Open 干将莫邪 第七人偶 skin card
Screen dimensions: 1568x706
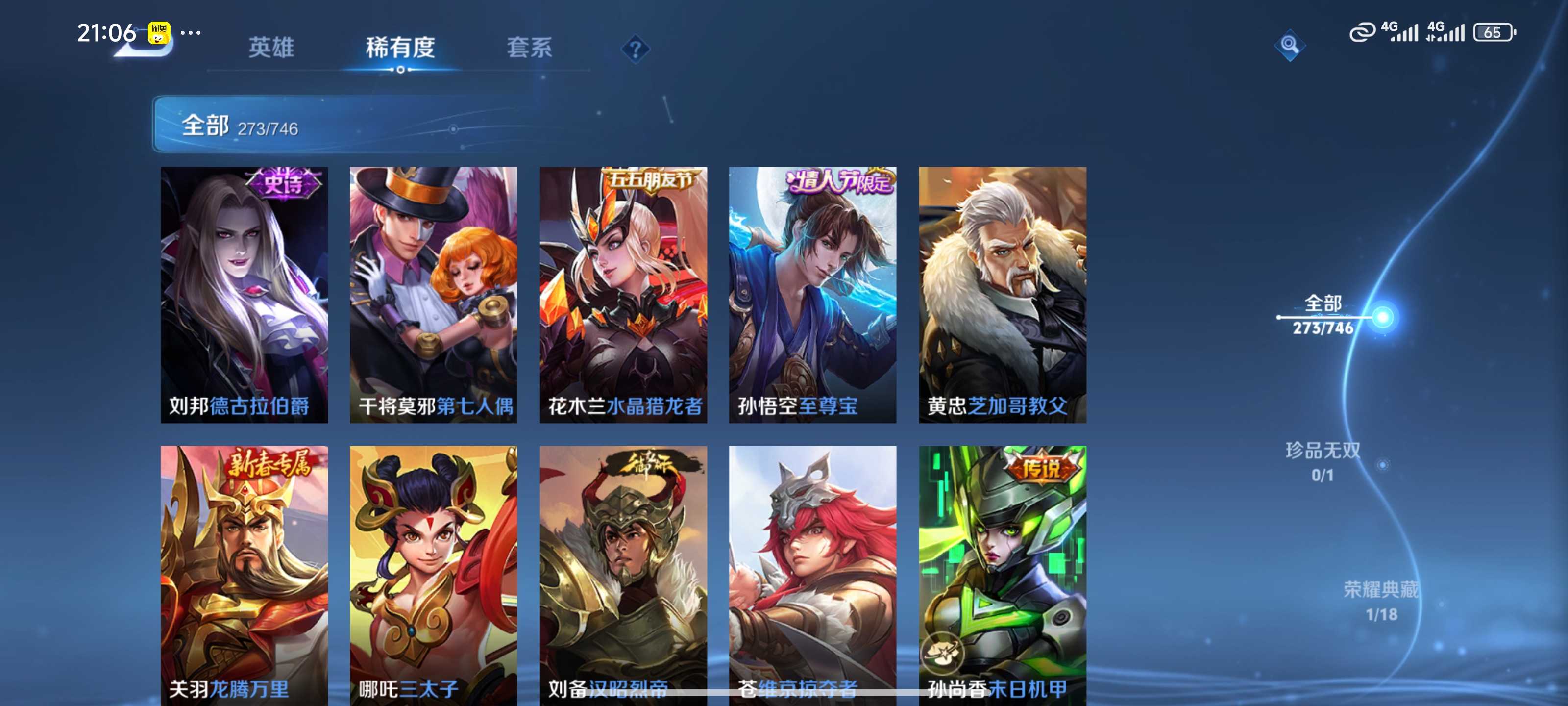click(433, 295)
